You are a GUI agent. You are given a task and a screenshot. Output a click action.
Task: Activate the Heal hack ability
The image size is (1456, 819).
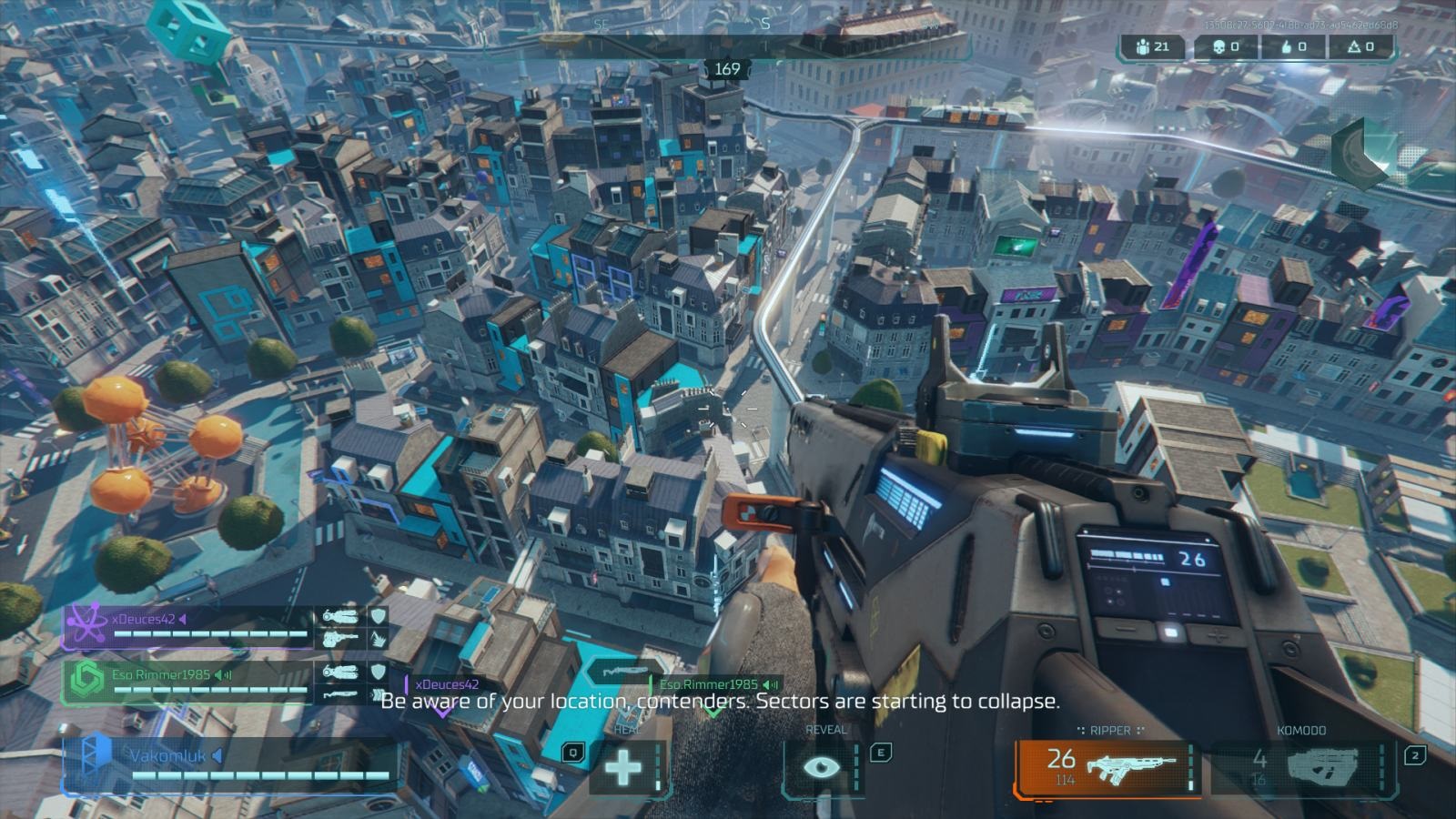point(624,766)
